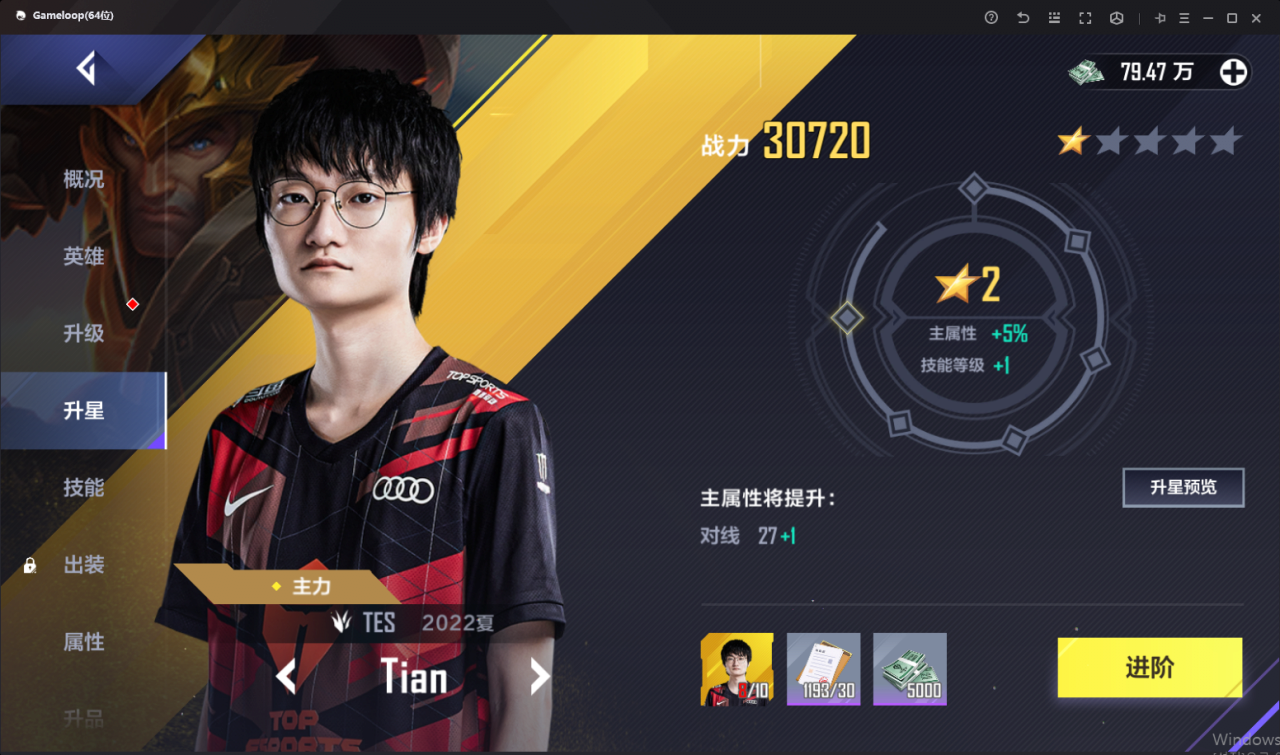Open the currency add button beside 79.47万
This screenshot has width=1280, height=755.
click(x=1233, y=71)
